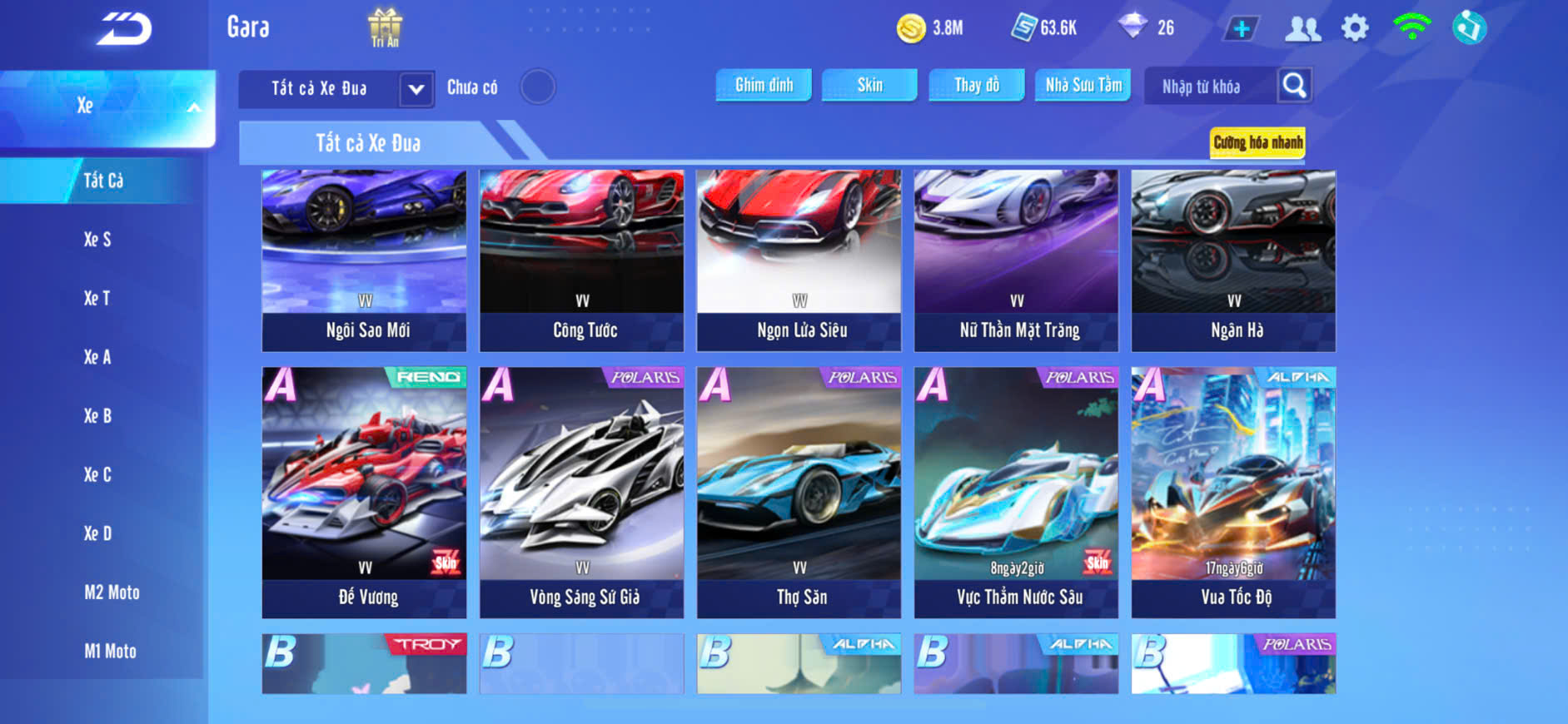This screenshot has width=1568, height=724.
Task: Focus the Nhập từ khóa search field
Action: coord(1207,87)
